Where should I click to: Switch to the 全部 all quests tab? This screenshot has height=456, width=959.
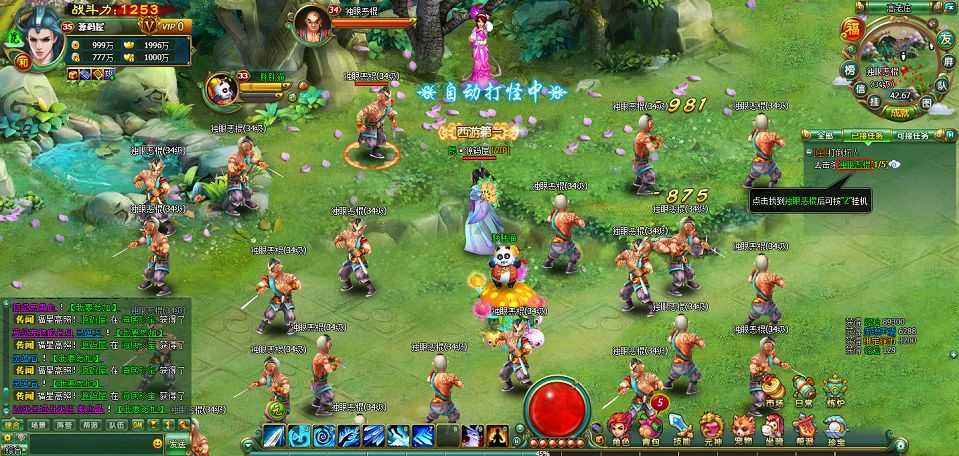(825, 135)
